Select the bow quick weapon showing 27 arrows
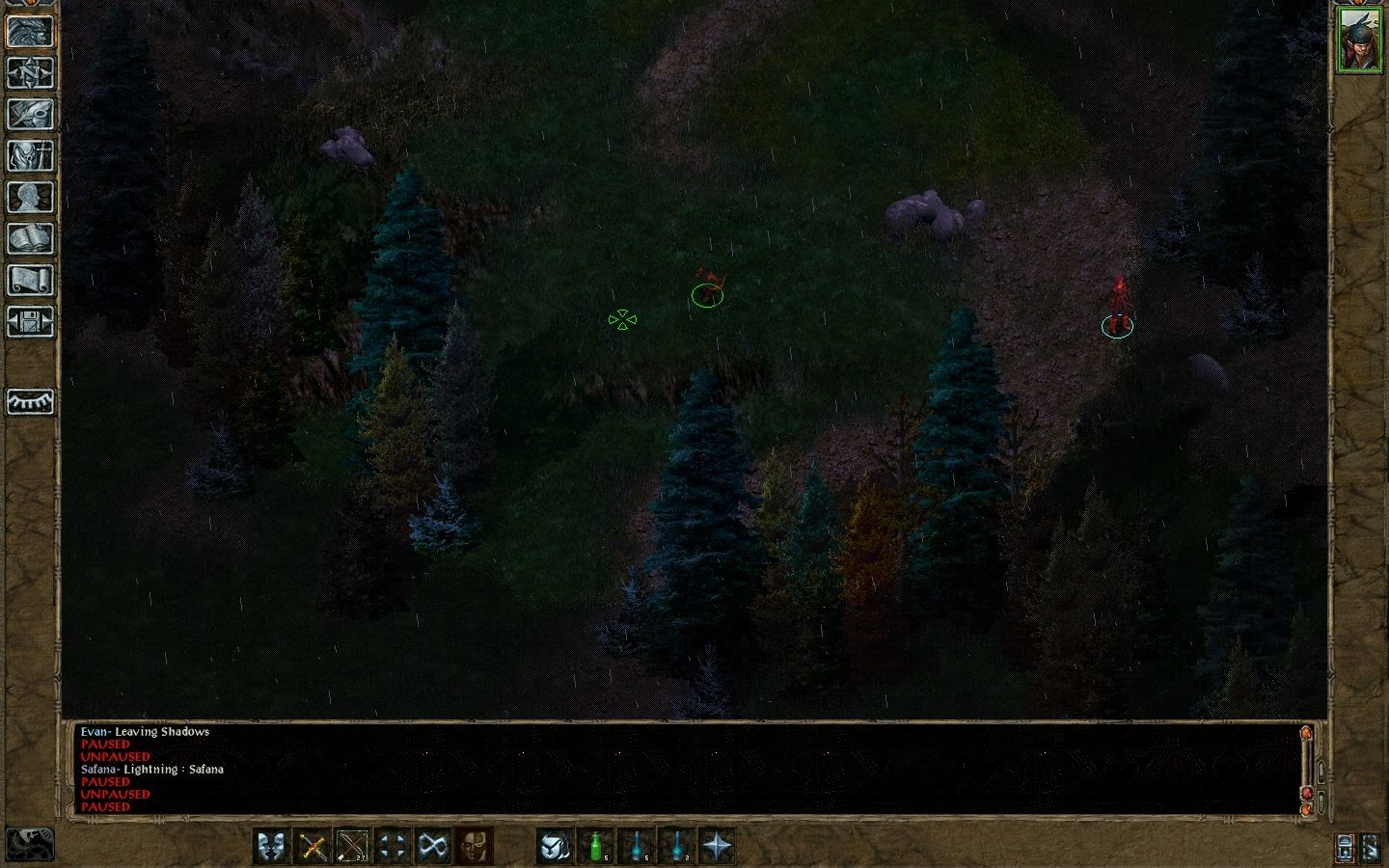The image size is (1389, 868). pos(353,847)
